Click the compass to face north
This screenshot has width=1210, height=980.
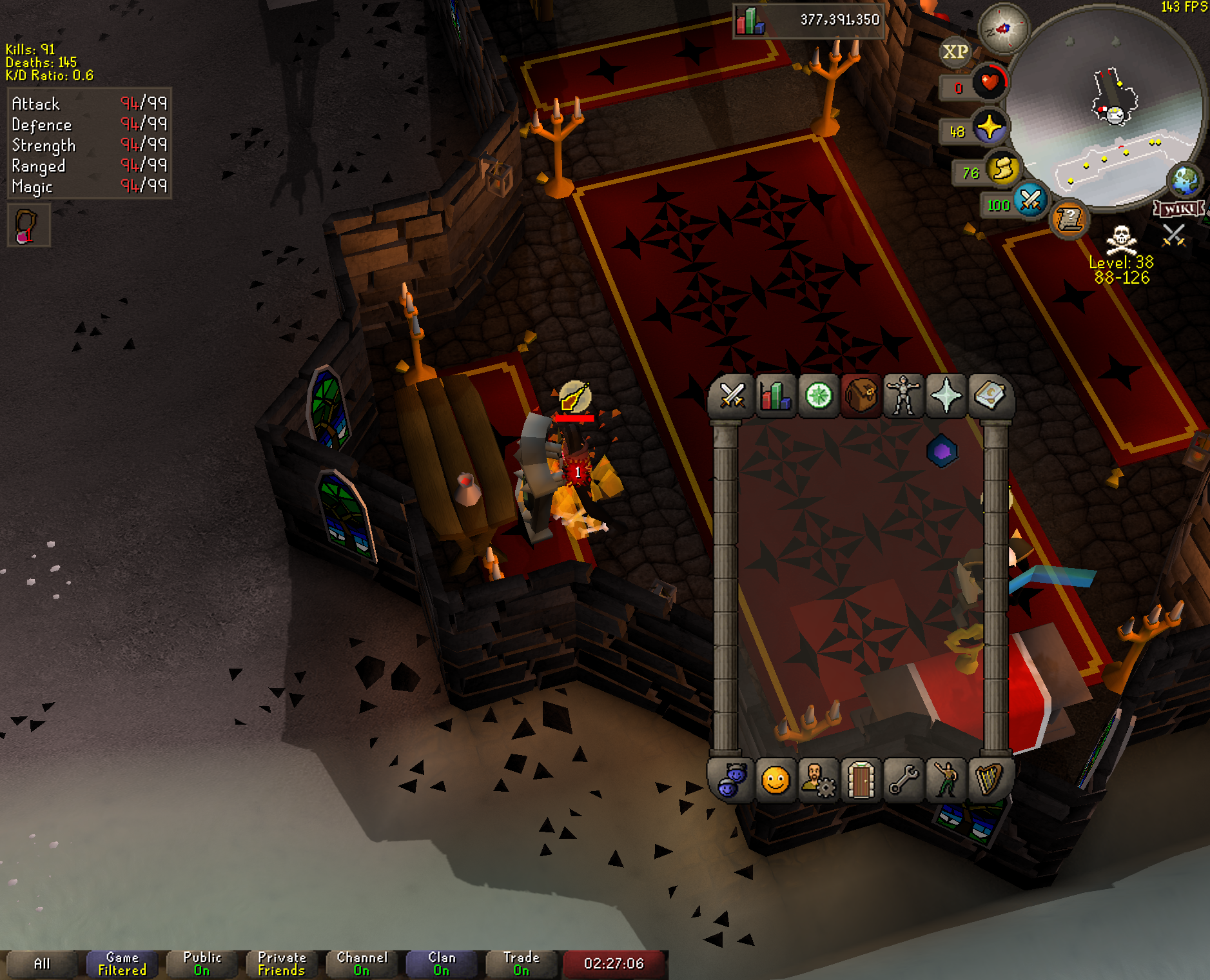(1003, 28)
